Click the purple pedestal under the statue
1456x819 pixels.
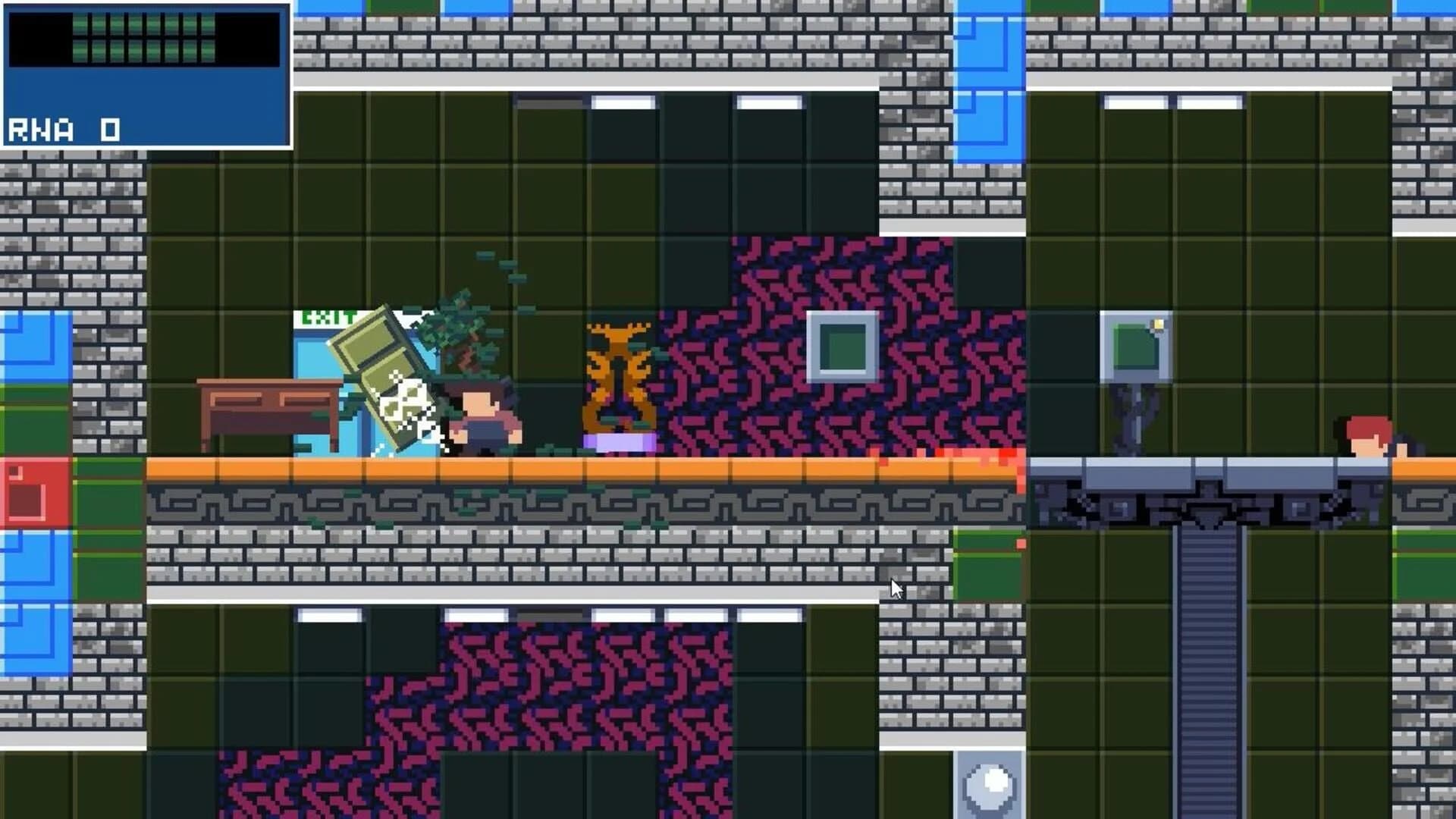pyautogui.click(x=620, y=442)
